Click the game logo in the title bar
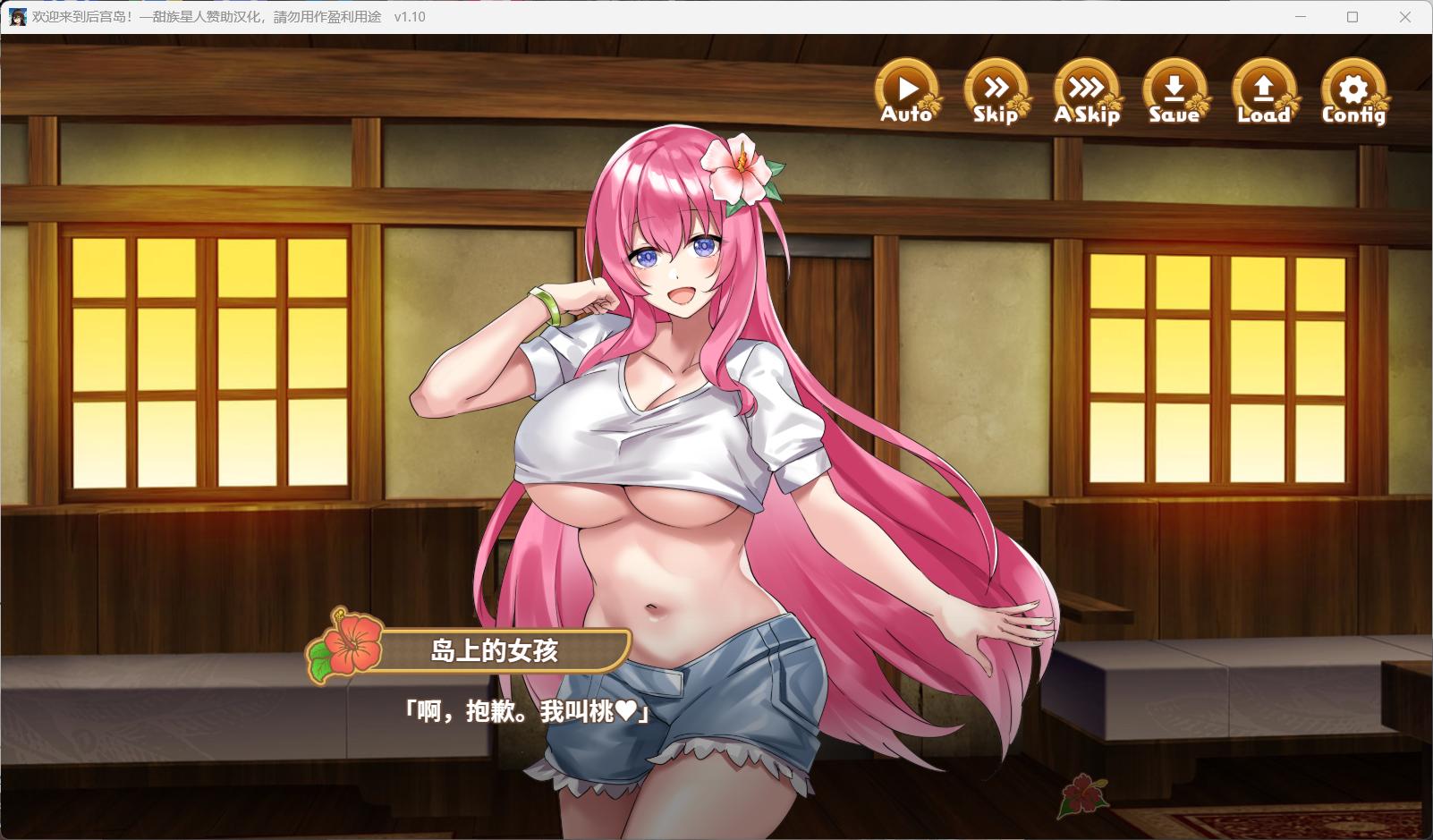 click(18, 16)
